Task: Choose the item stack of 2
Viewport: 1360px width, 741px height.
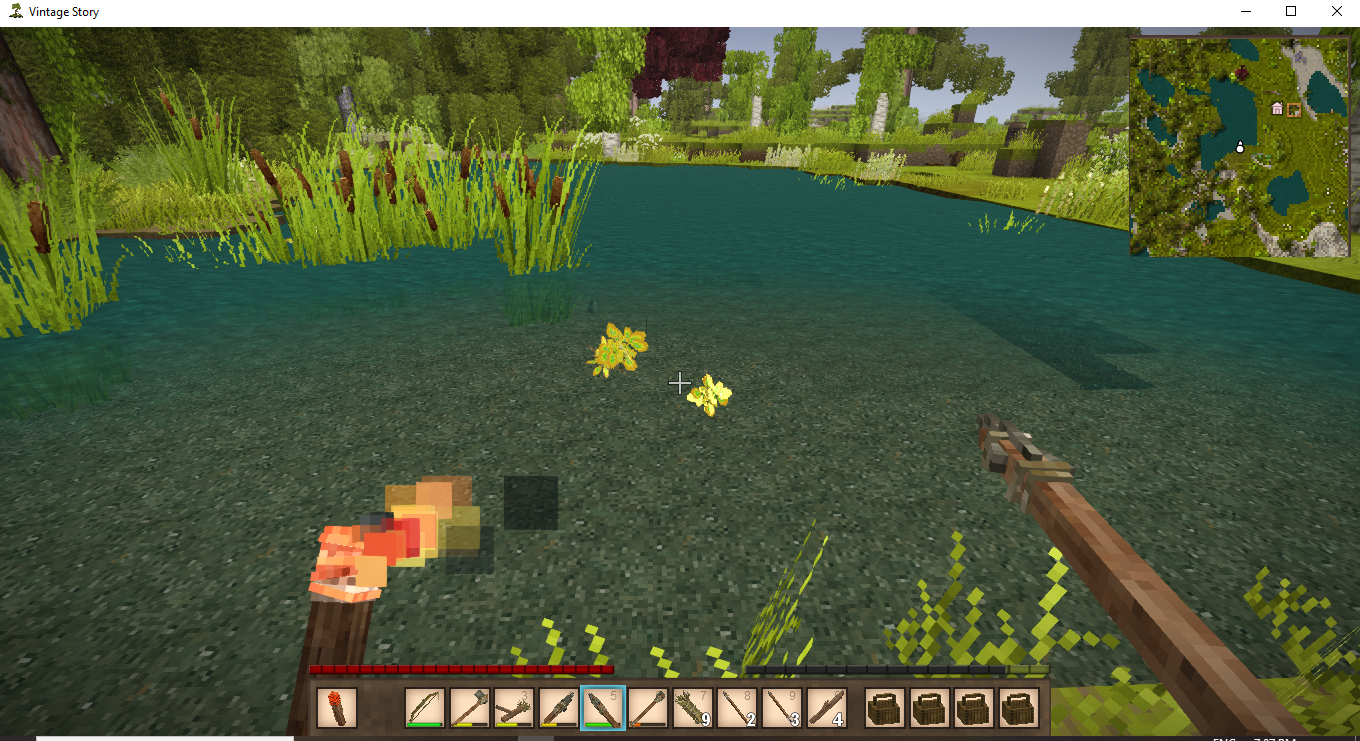Action: [x=737, y=708]
